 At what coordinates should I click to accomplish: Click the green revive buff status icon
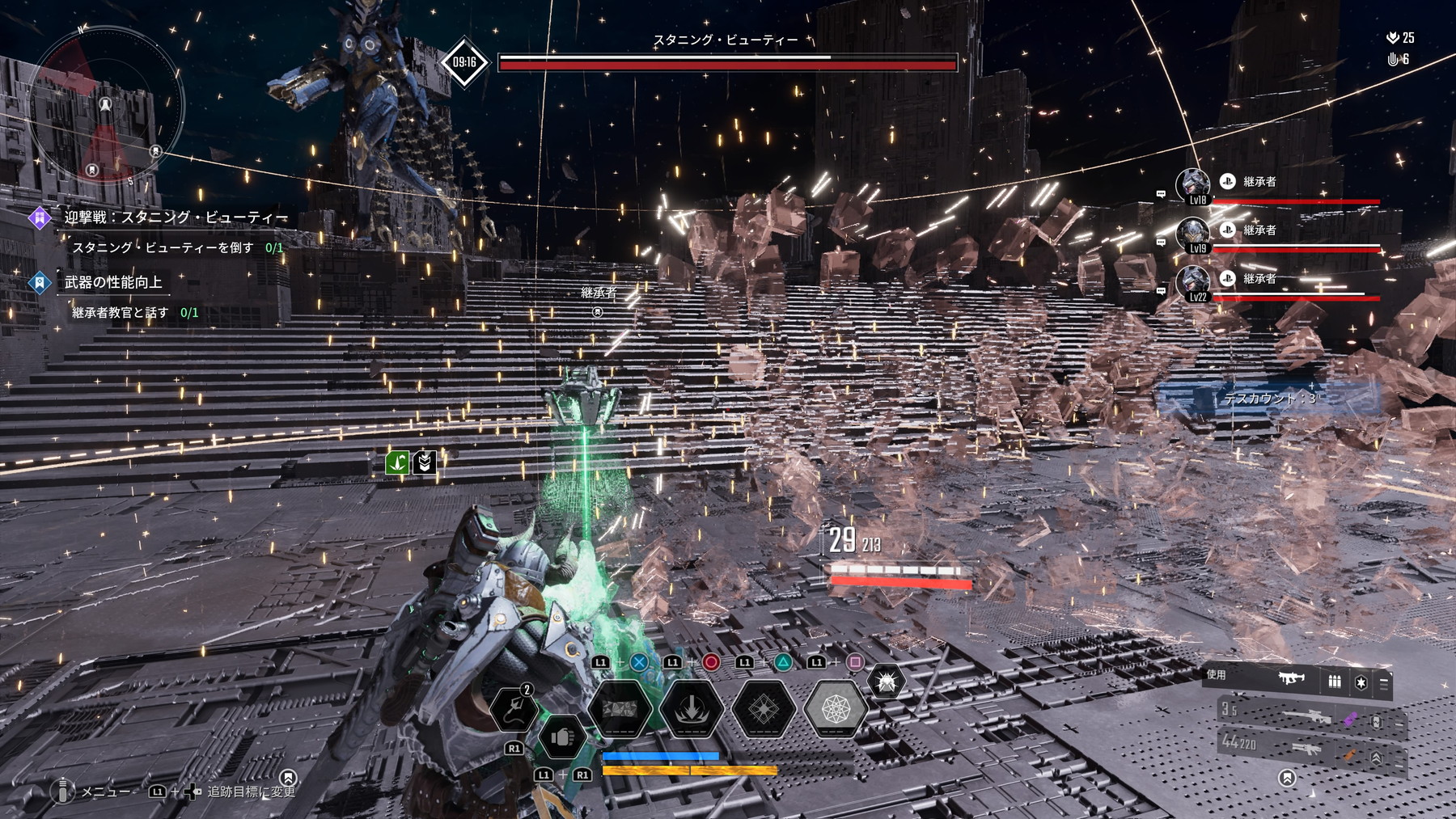397,462
